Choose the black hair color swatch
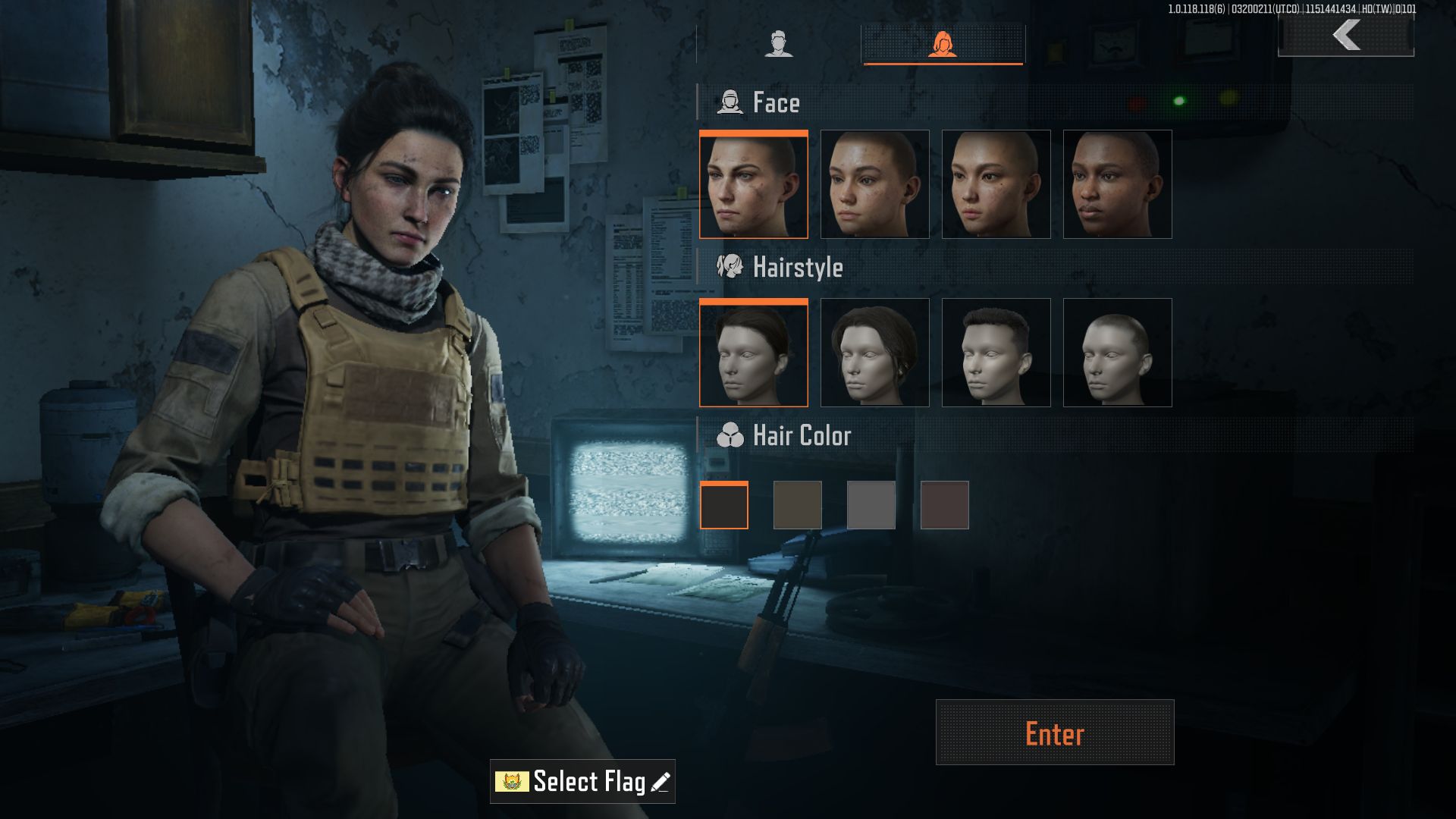1456x819 pixels. (723, 505)
